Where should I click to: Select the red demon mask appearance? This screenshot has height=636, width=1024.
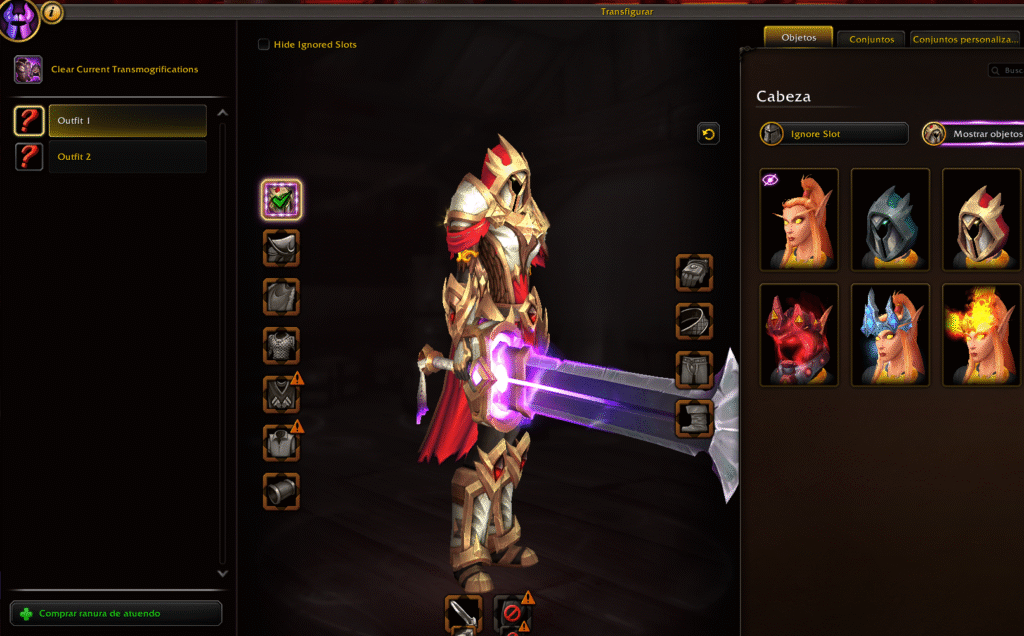click(799, 335)
